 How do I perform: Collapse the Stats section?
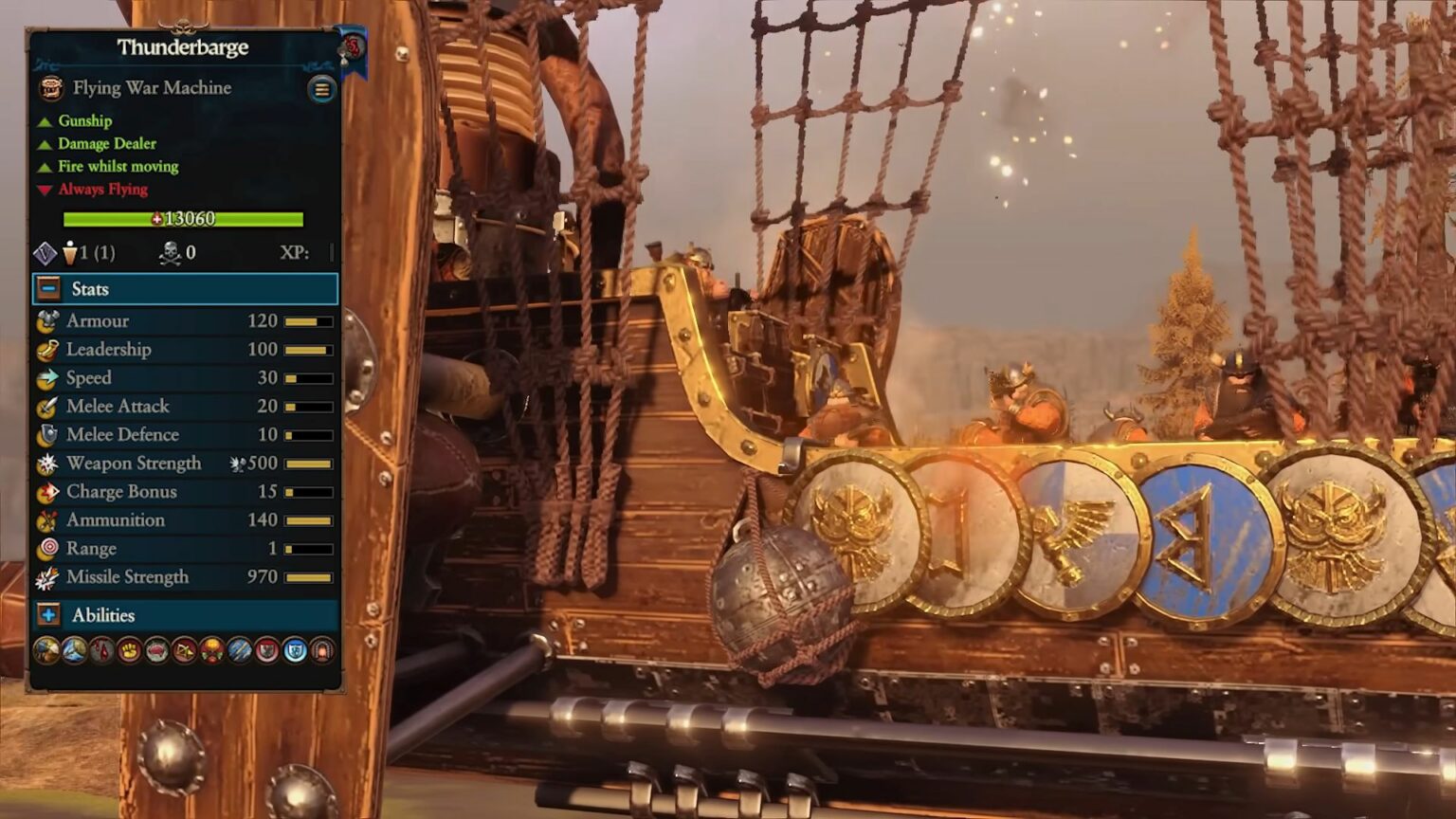pyautogui.click(x=49, y=289)
